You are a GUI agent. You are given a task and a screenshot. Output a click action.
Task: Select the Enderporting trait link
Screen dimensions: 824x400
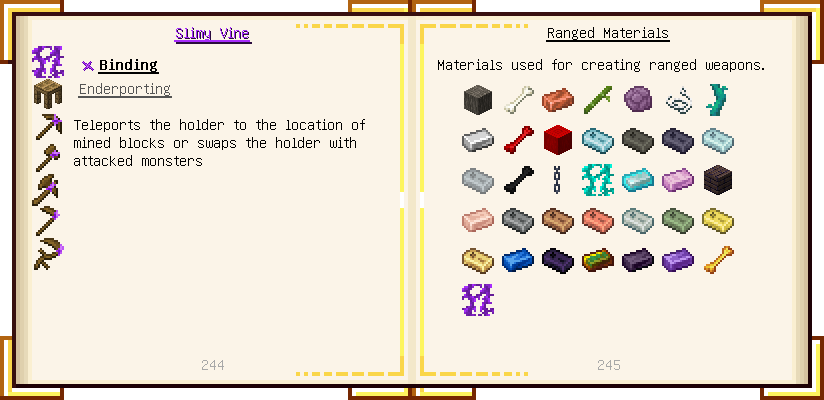tap(124, 90)
